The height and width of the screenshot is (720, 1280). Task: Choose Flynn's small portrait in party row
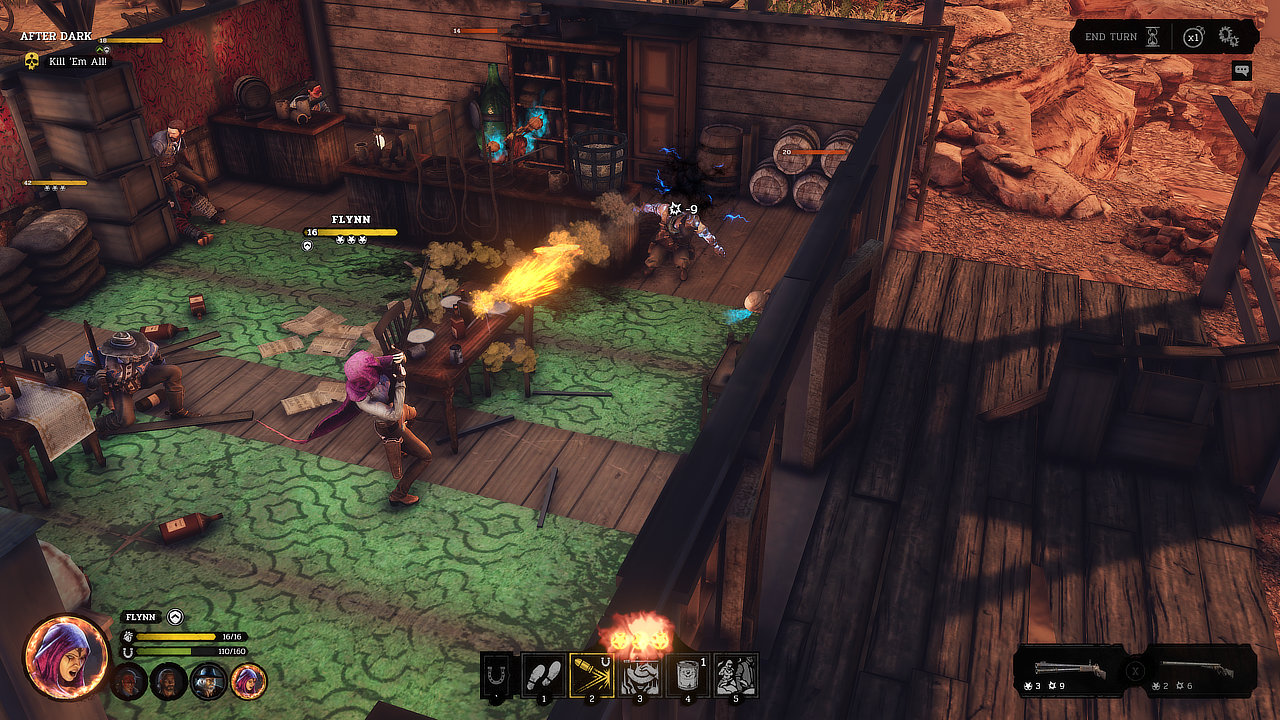click(x=248, y=681)
